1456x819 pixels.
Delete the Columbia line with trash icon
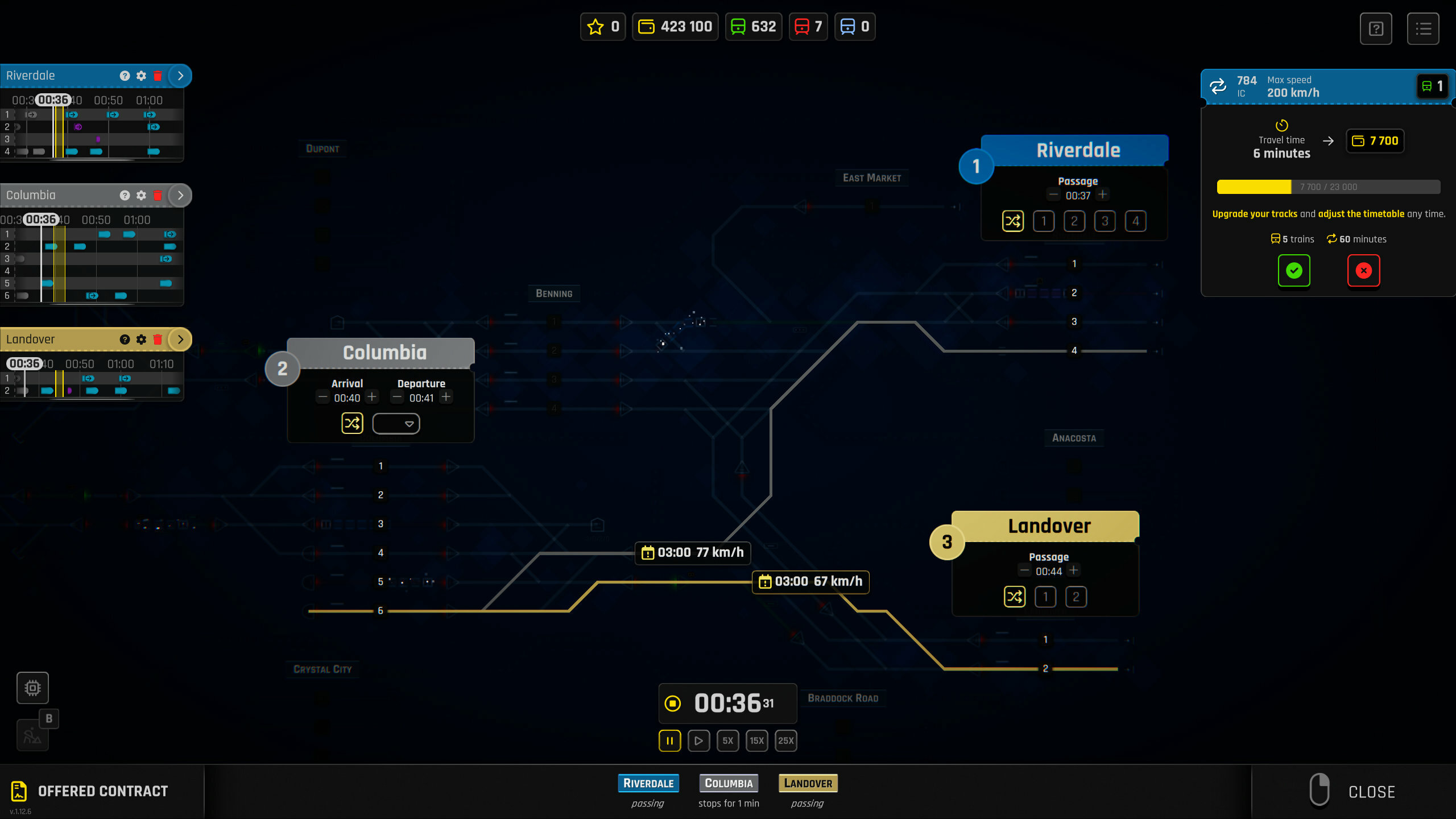tap(158, 195)
